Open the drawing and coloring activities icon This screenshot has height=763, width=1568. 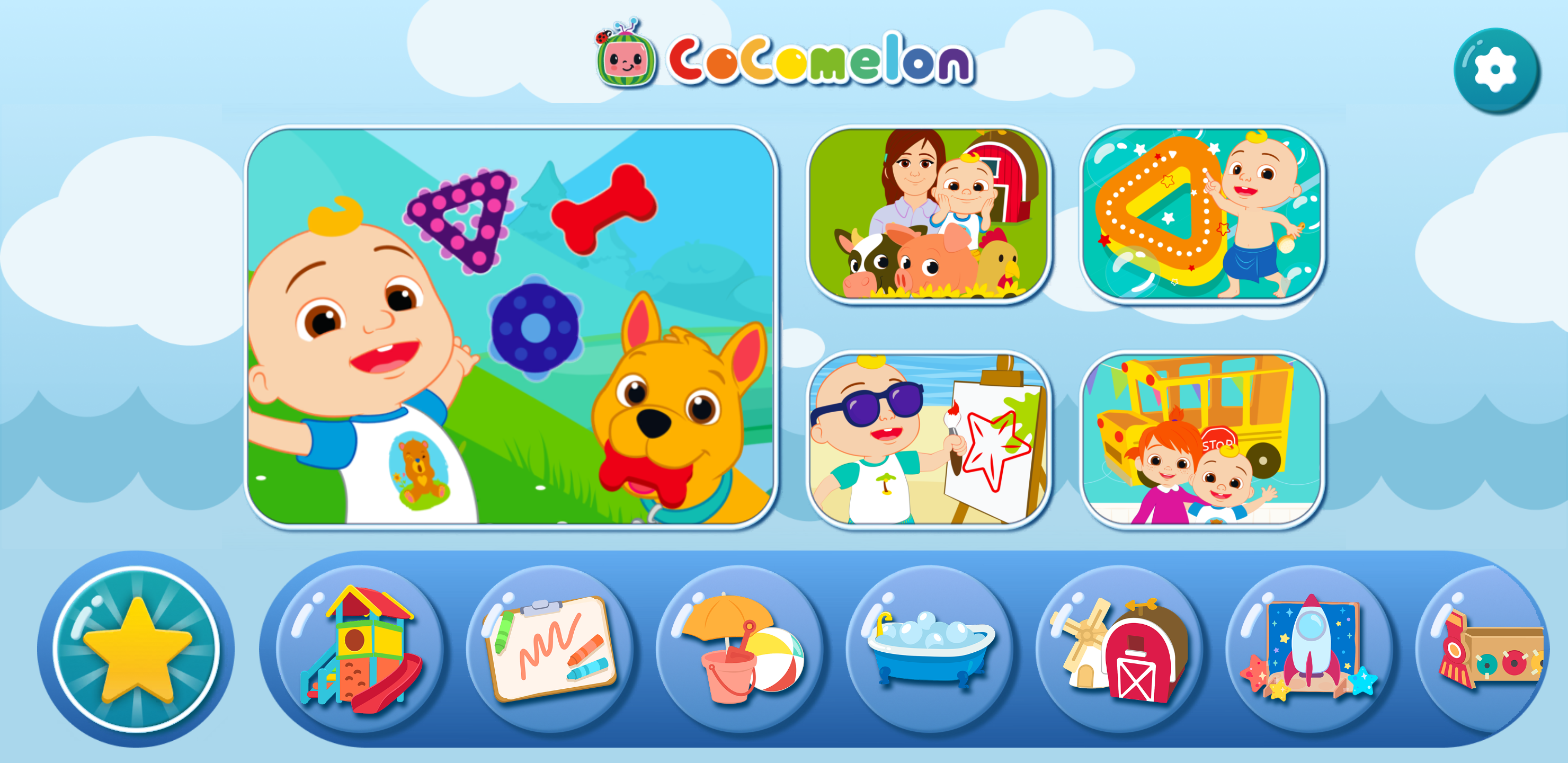[x=550, y=652]
